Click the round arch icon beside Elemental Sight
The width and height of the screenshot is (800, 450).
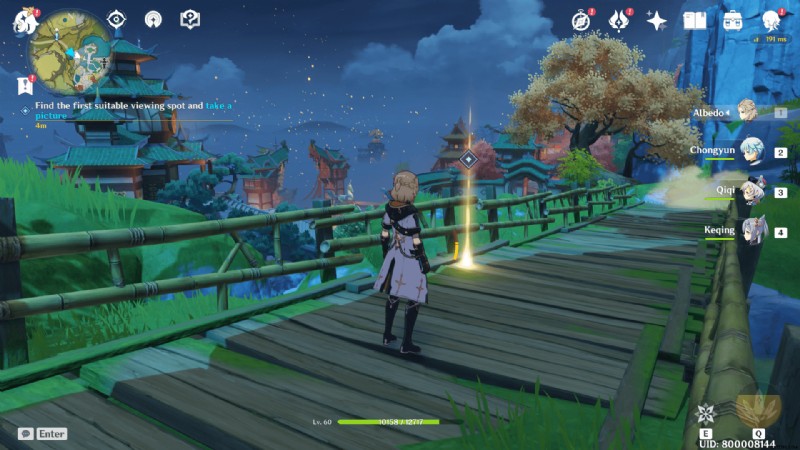click(x=152, y=19)
